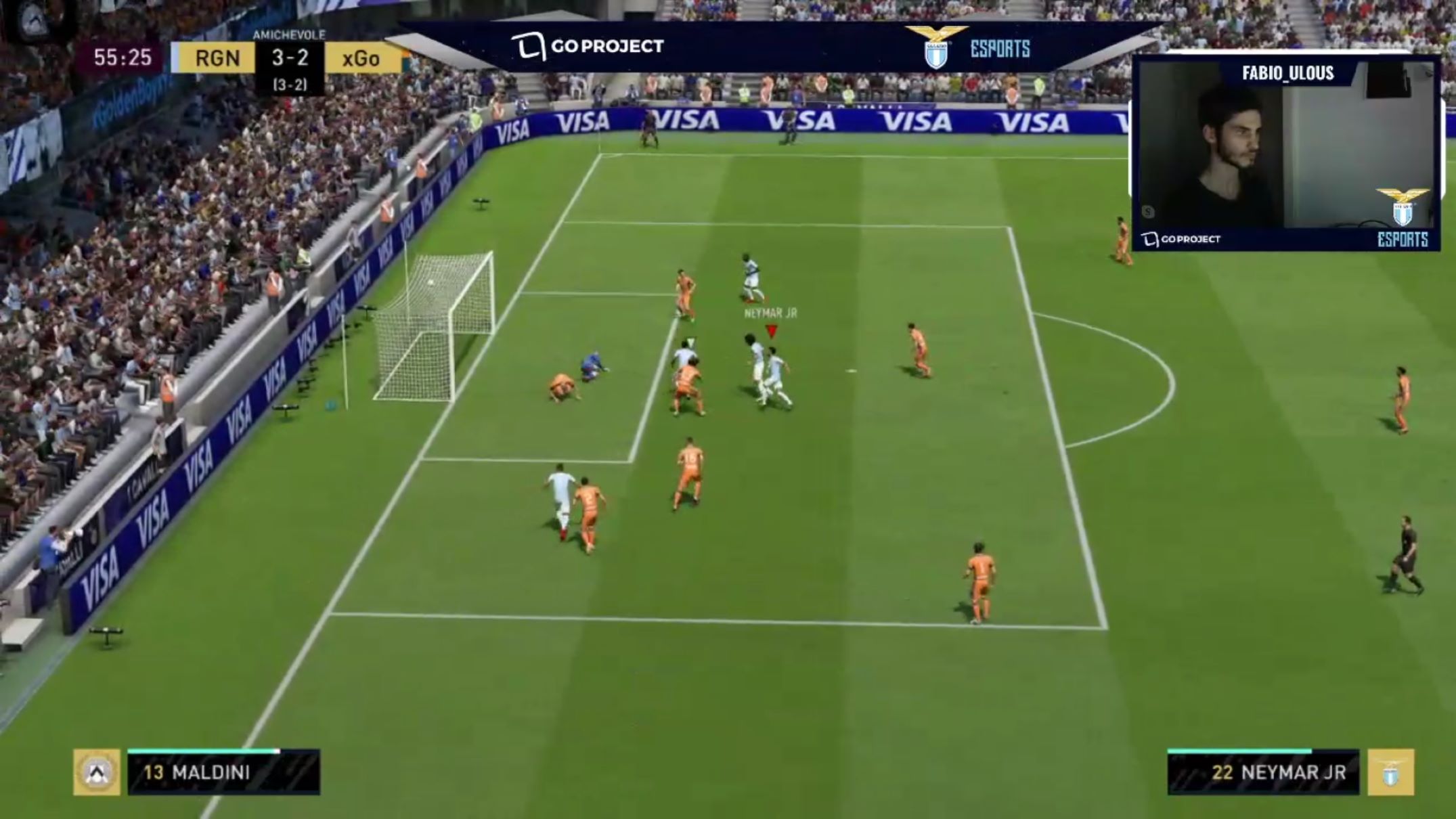Click the Lazio Esports eagle crest in top banner
This screenshot has width=1456, height=819.
tap(936, 47)
